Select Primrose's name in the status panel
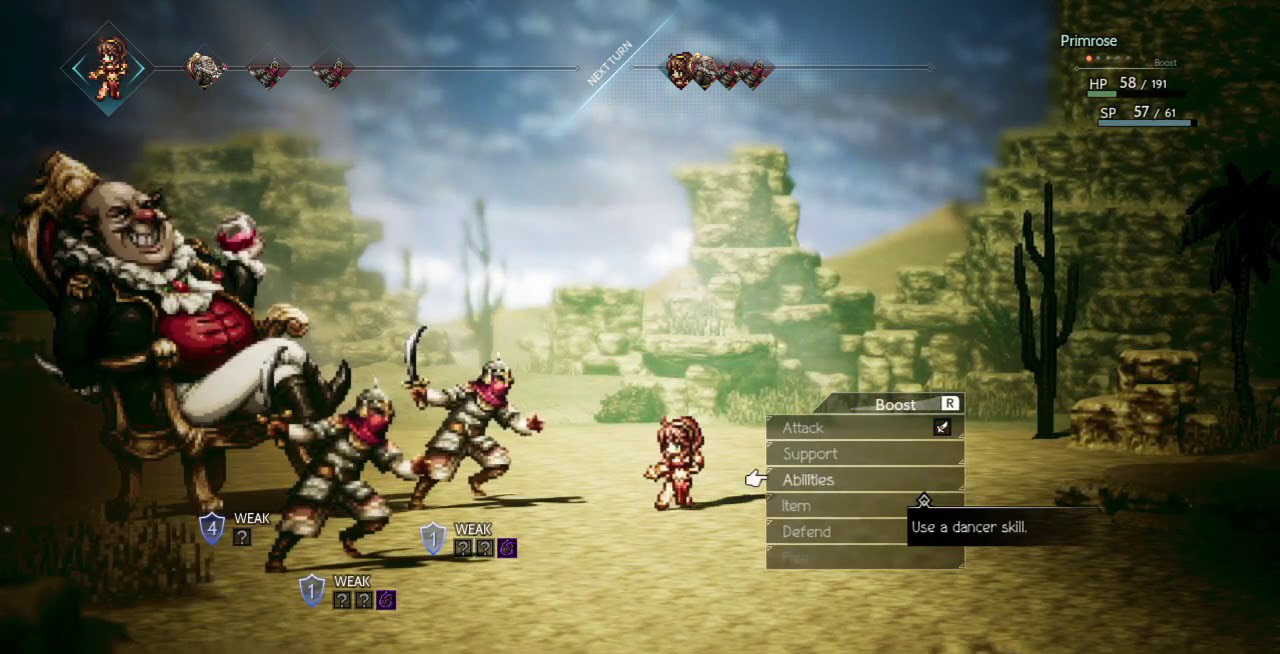The image size is (1280, 654). click(x=1088, y=41)
